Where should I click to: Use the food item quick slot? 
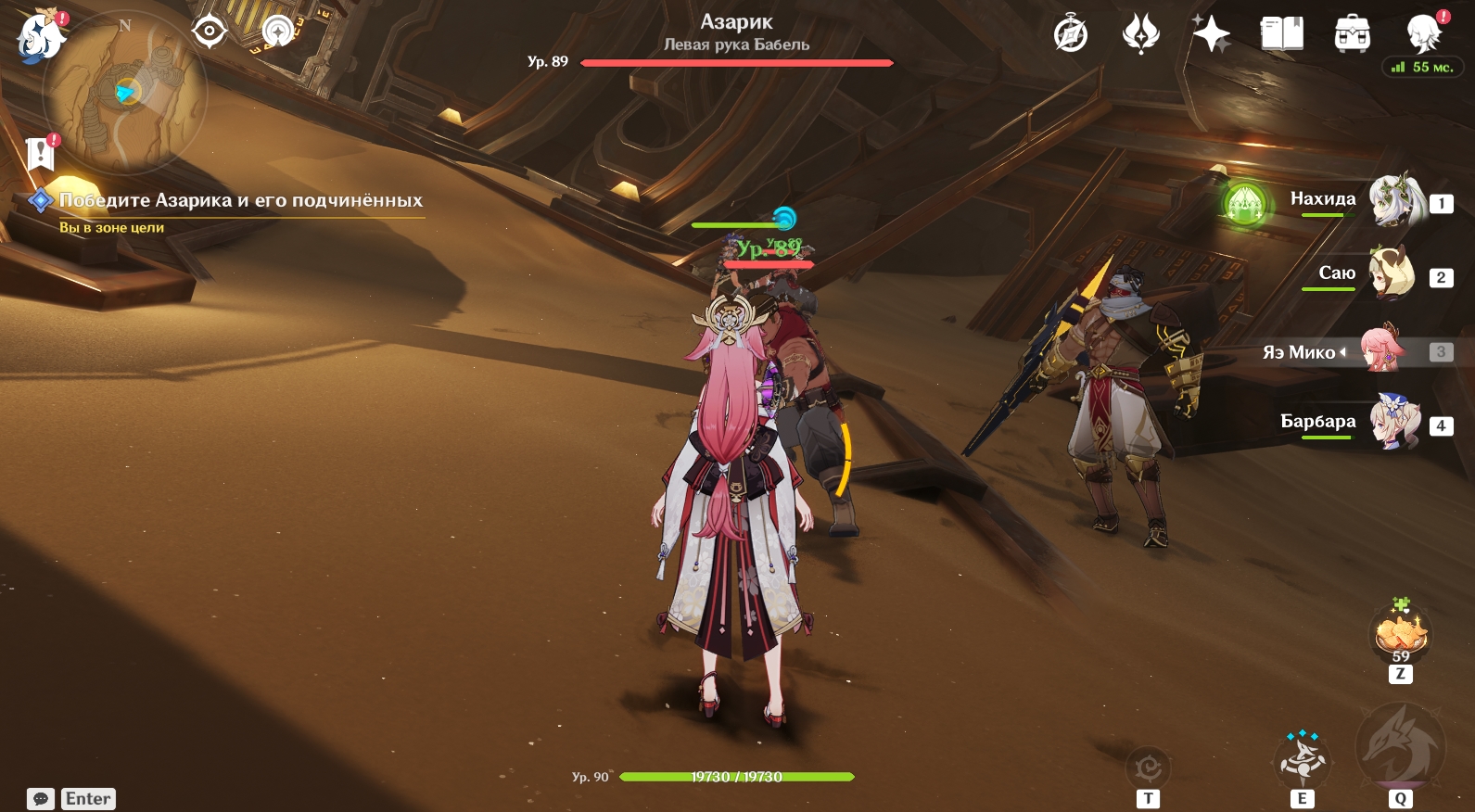tap(1400, 635)
